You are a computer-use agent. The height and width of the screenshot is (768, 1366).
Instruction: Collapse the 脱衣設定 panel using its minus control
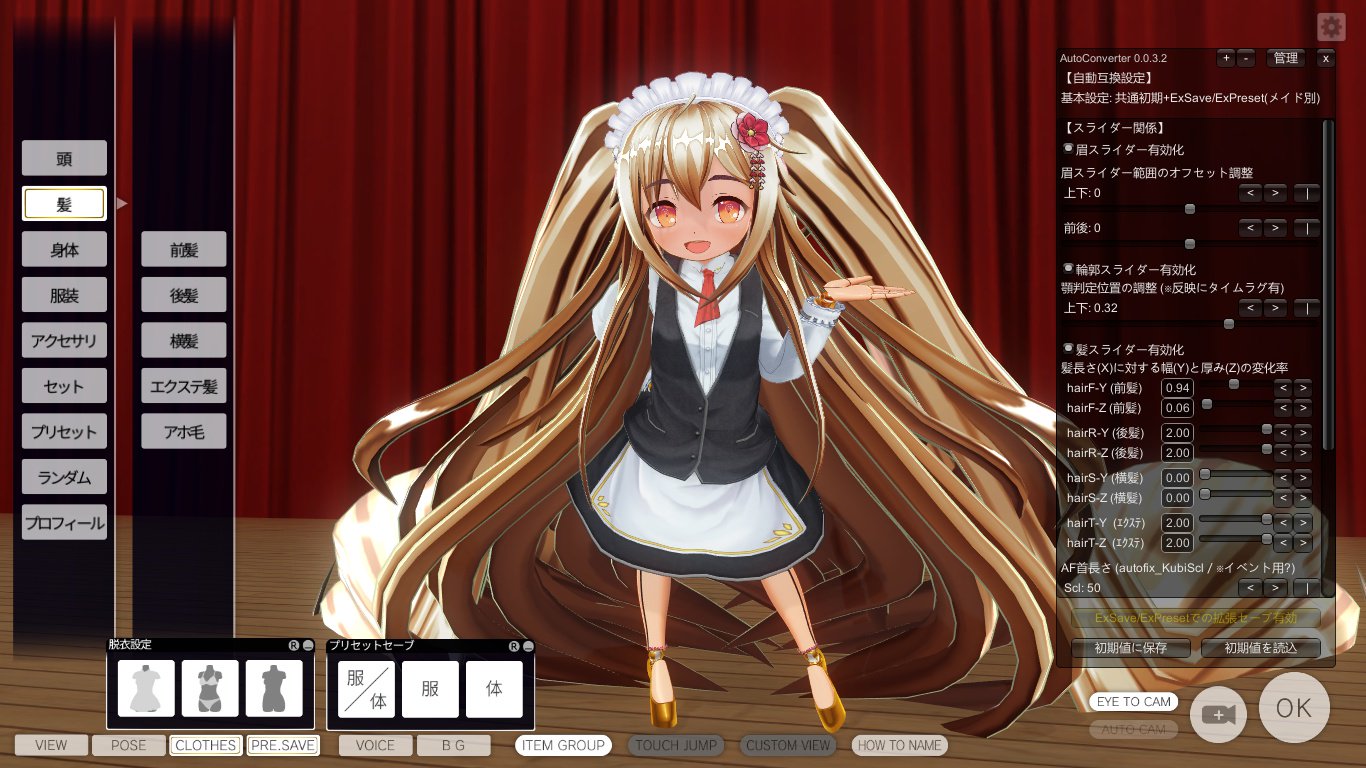pos(310,646)
